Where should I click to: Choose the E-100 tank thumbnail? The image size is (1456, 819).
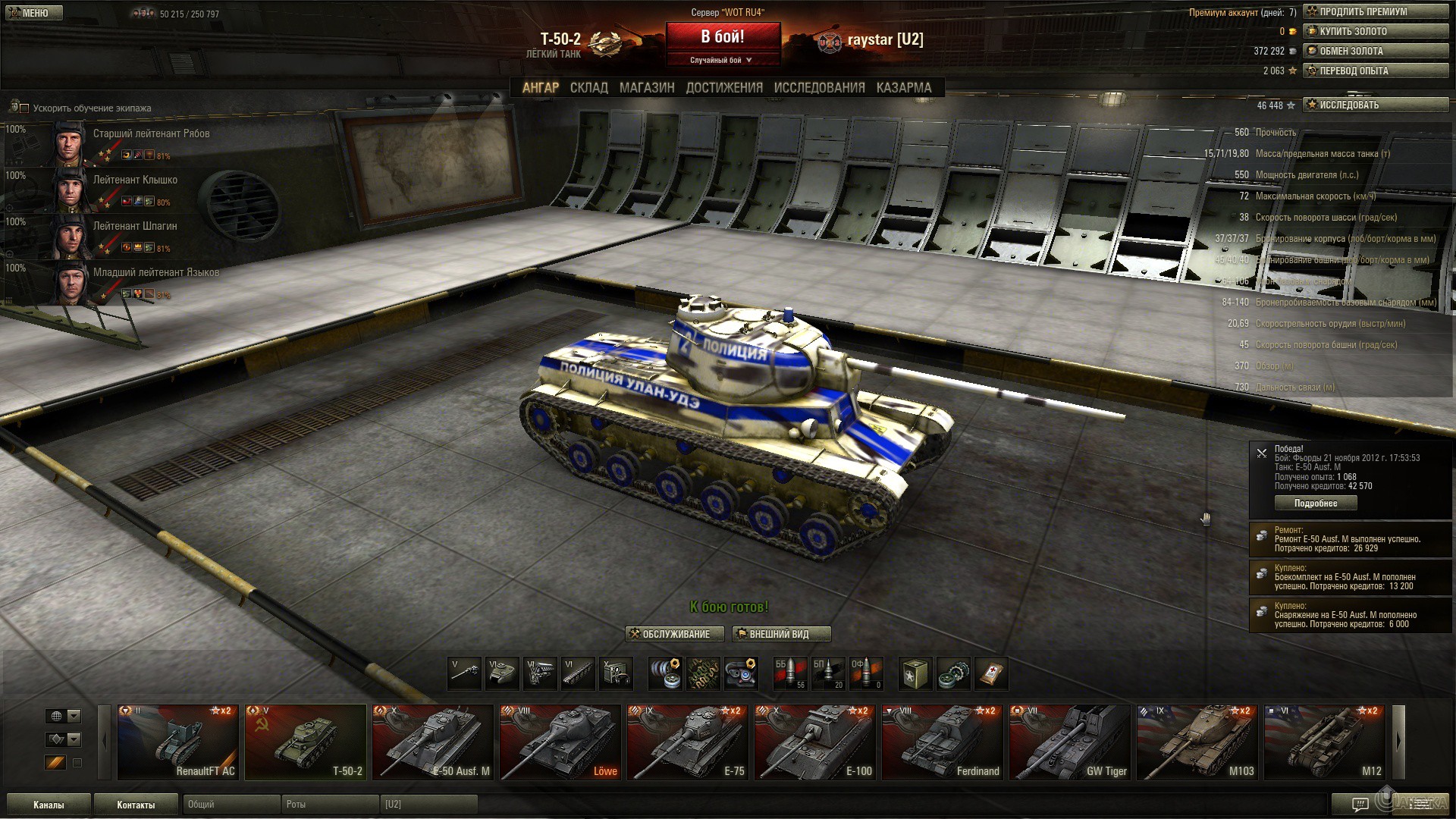pos(815,742)
